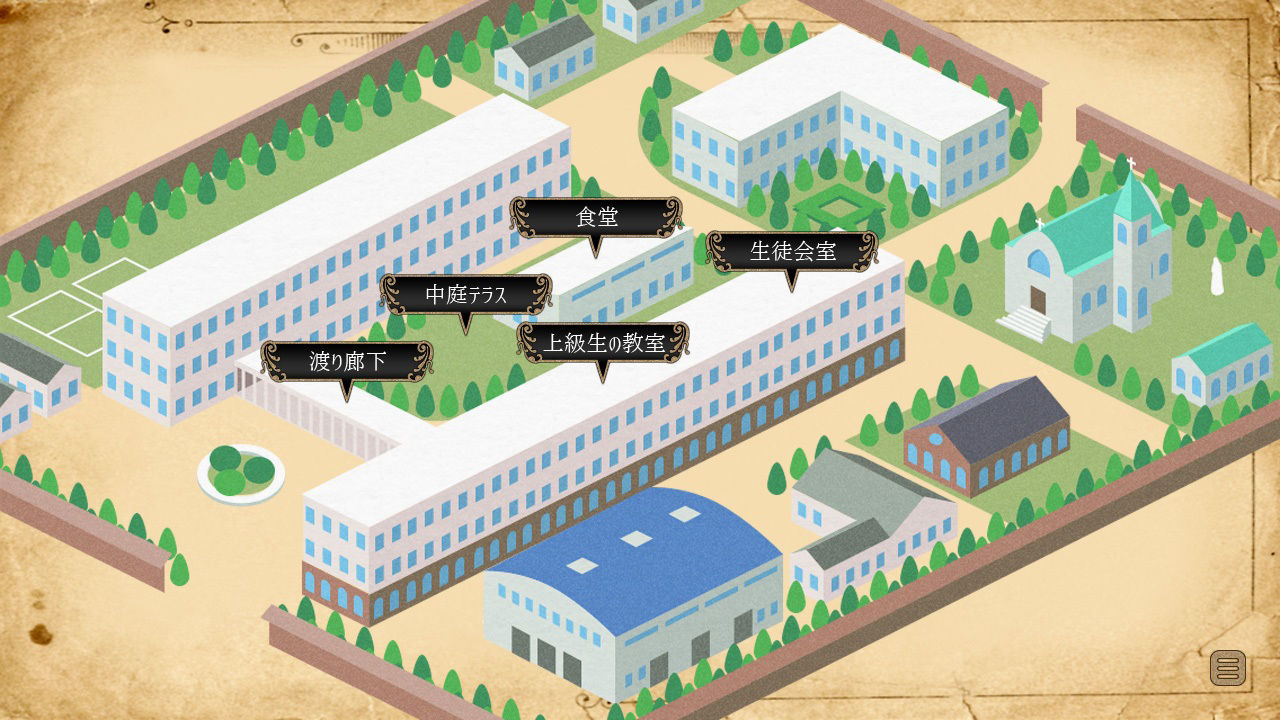Choose the 中庭テラス map label
Screen dimensions: 1280x720
tap(466, 294)
